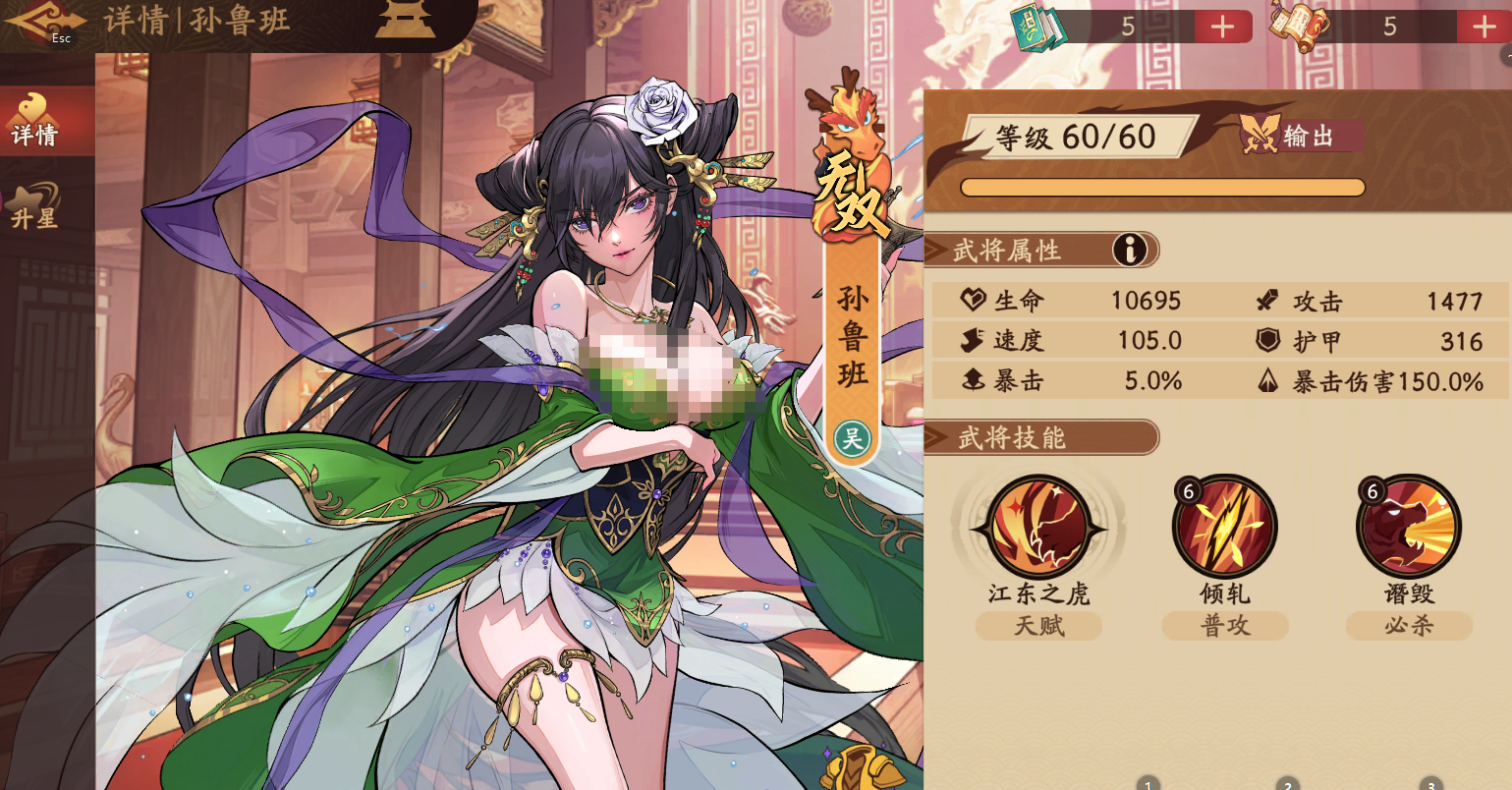Click the 输出 role badge
The height and width of the screenshot is (790, 1512).
[1300, 136]
